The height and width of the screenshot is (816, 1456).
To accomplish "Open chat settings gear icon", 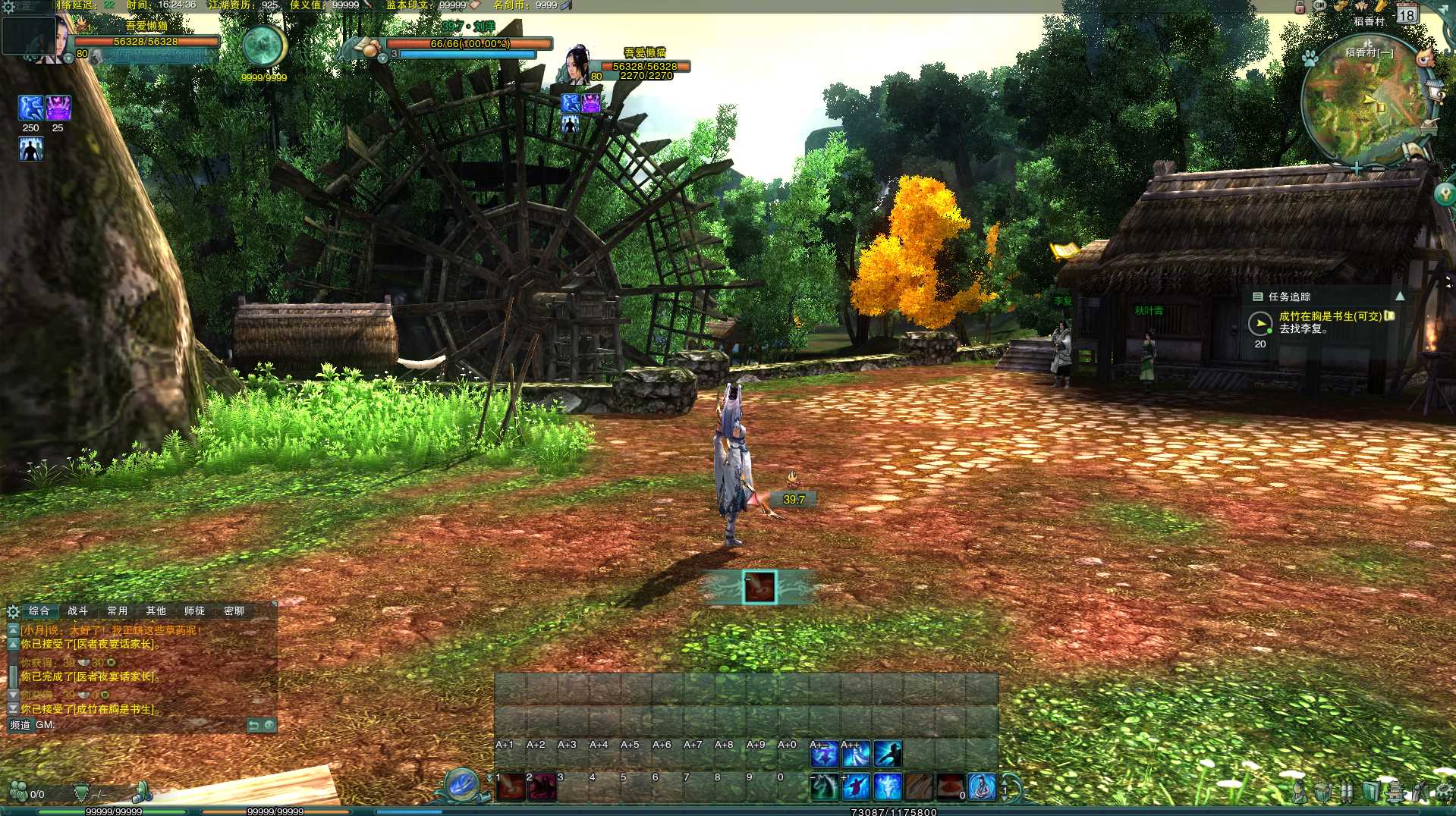I will click(x=13, y=611).
